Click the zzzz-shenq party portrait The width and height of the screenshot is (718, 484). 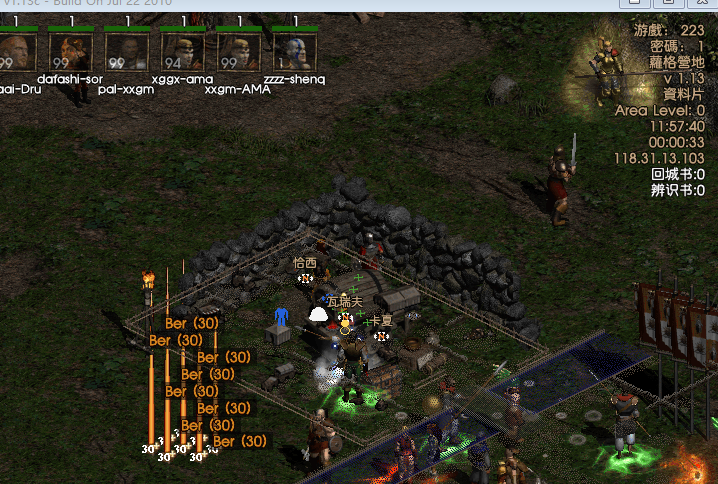tap(294, 52)
